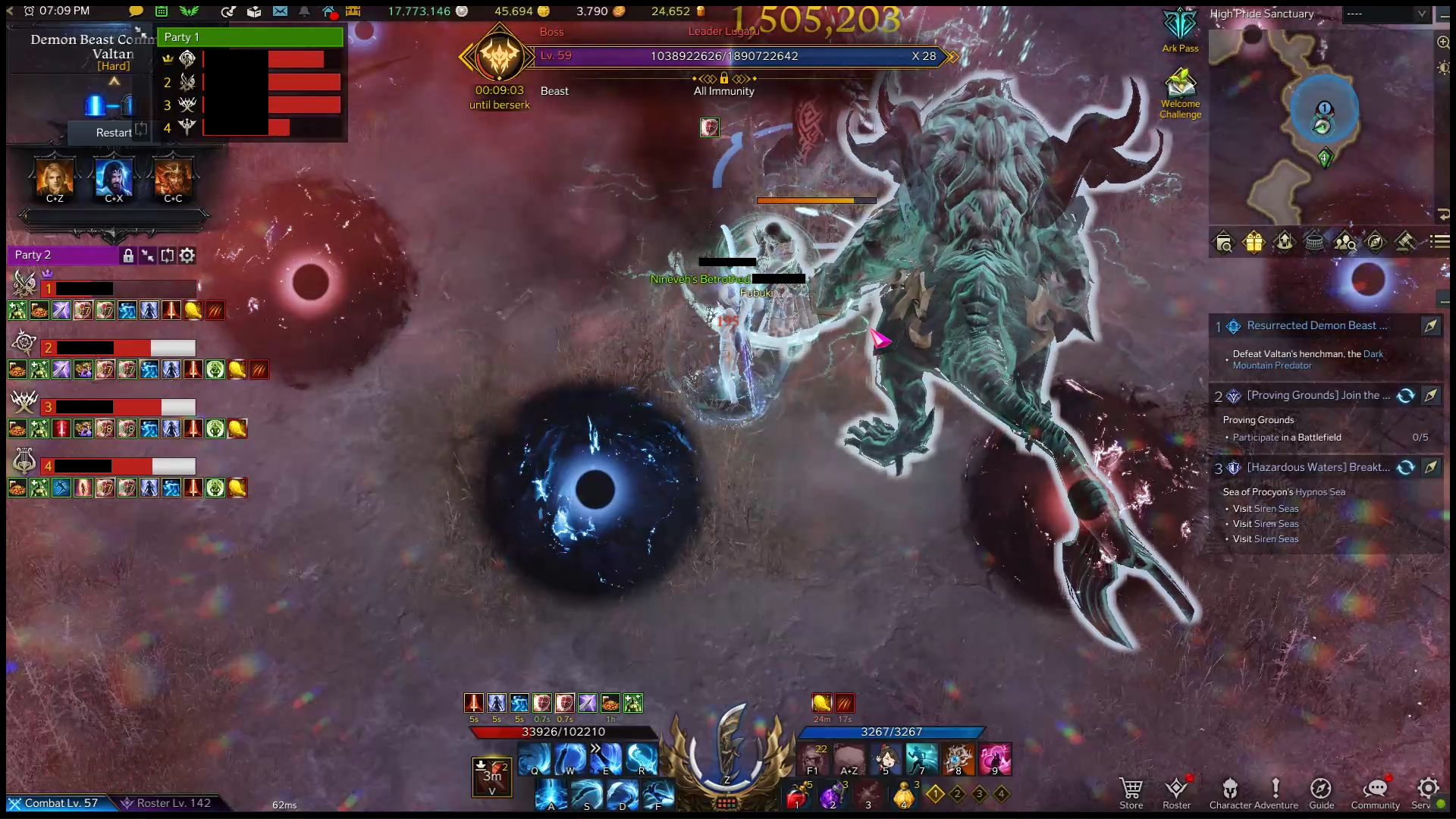Open the Guide compass menu

[x=1321, y=792]
